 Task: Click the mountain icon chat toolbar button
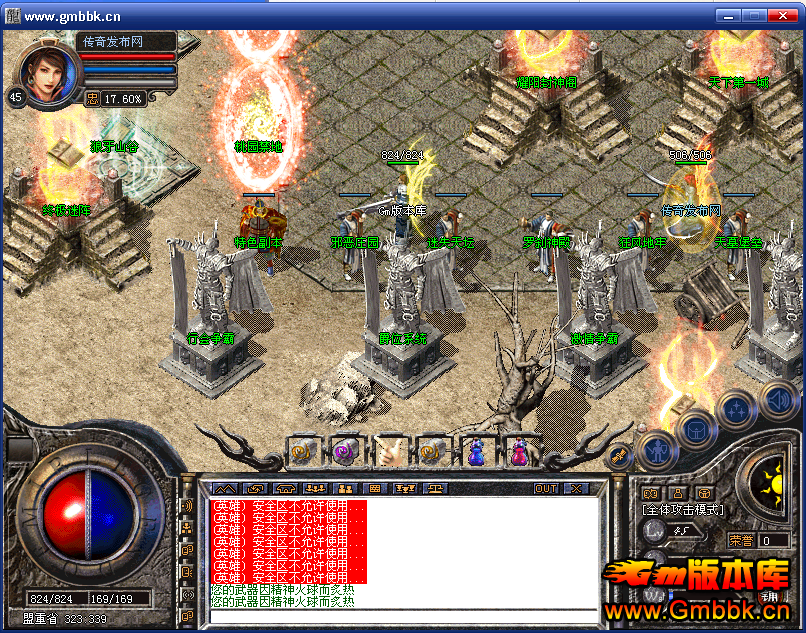click(x=223, y=488)
